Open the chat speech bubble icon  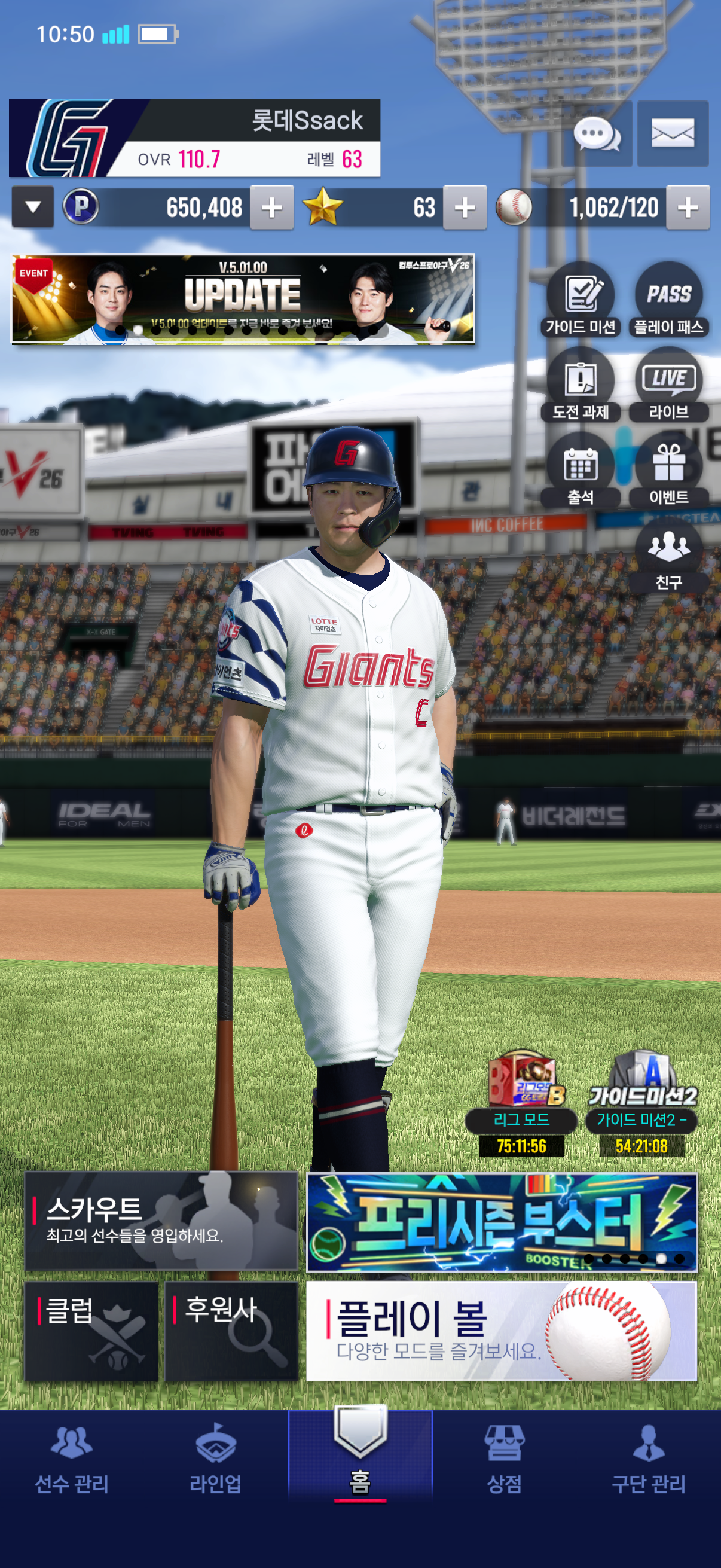click(597, 134)
